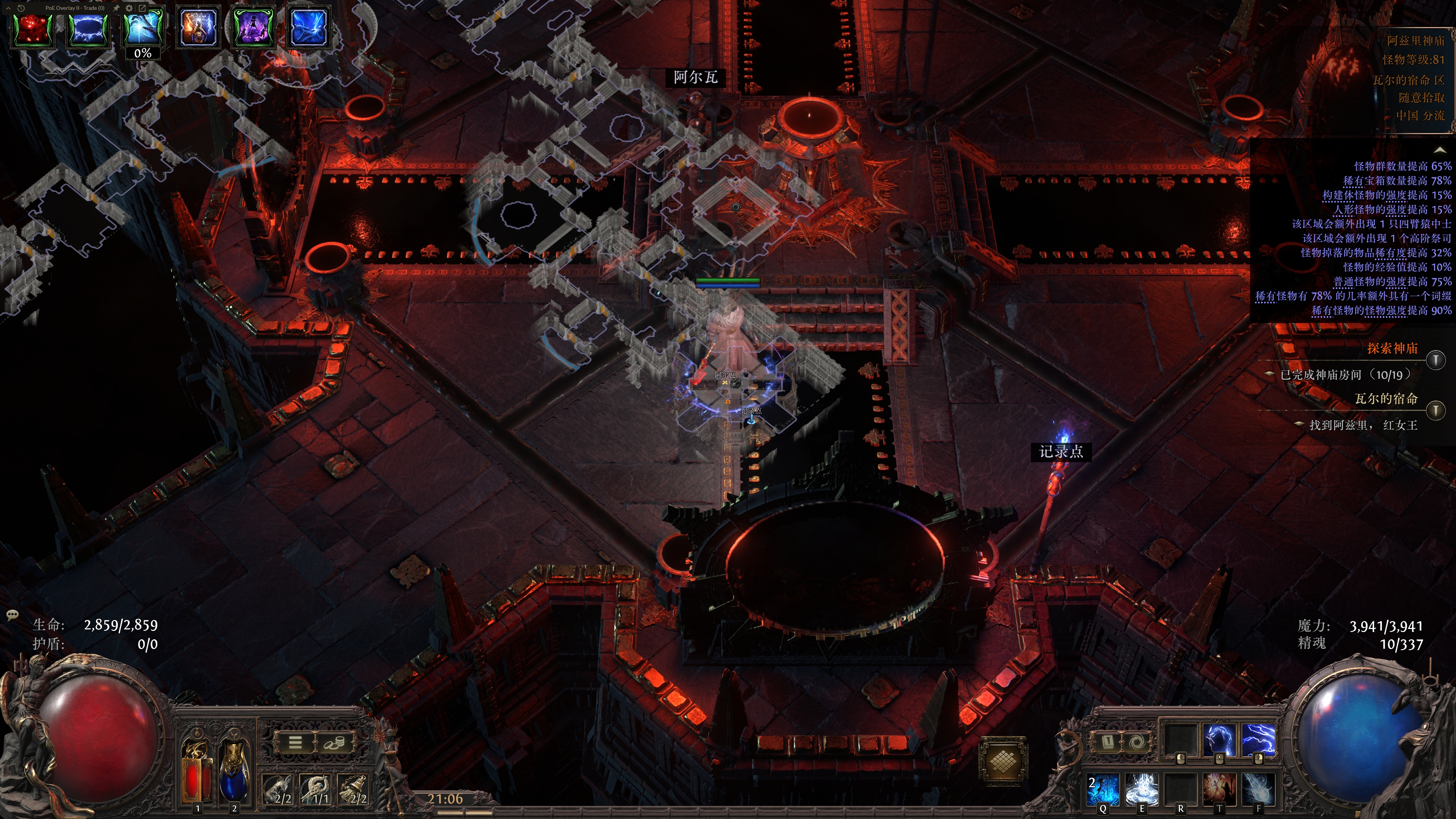Screen dimensions: 1456x819
Task: Toggle the 瓦尔的宿命 quest tracker pin
Action: (x=1436, y=410)
